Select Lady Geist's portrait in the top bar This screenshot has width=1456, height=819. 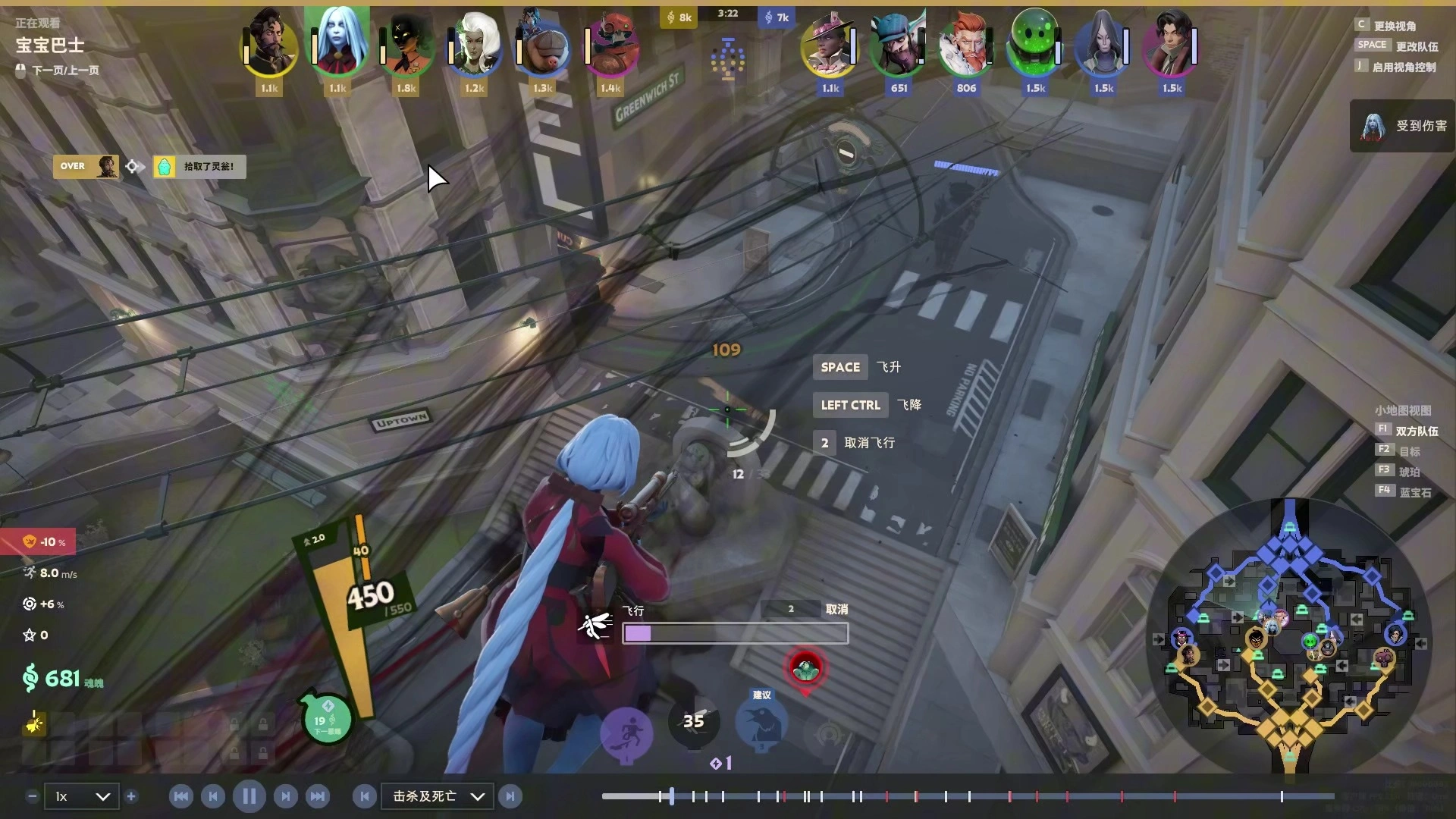tap(337, 44)
